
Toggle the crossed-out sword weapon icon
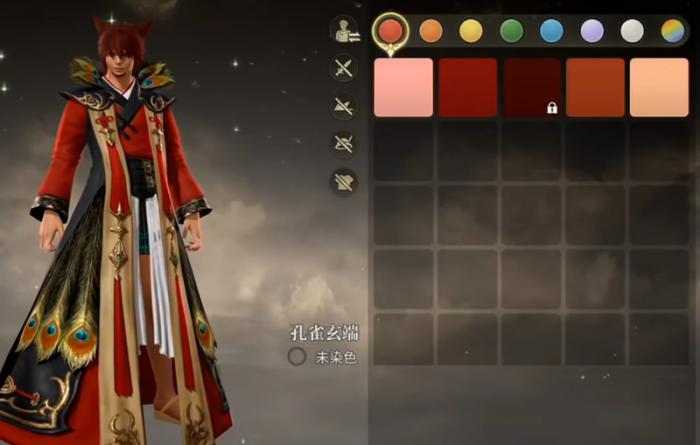(x=344, y=68)
